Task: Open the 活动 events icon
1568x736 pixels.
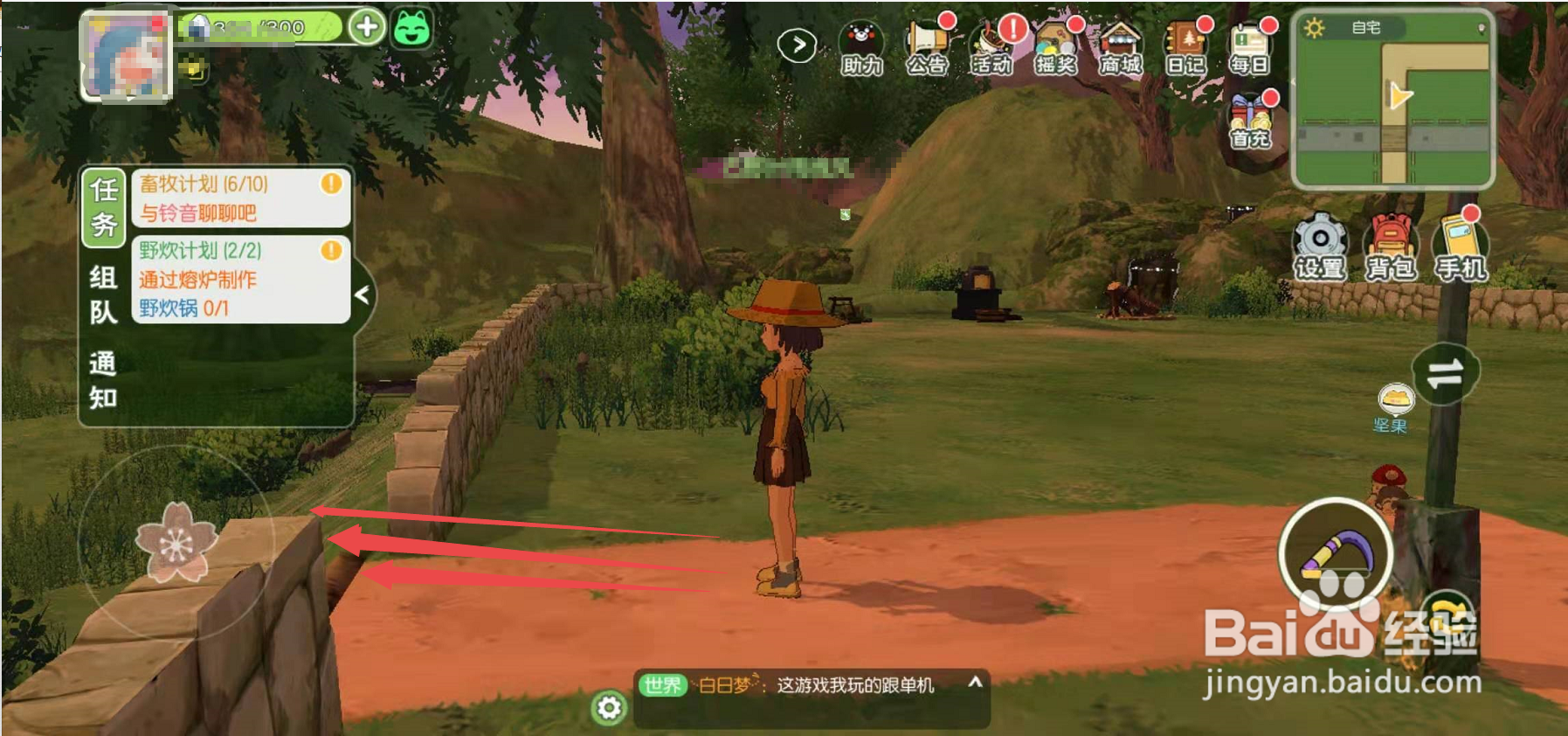Action: [991, 47]
